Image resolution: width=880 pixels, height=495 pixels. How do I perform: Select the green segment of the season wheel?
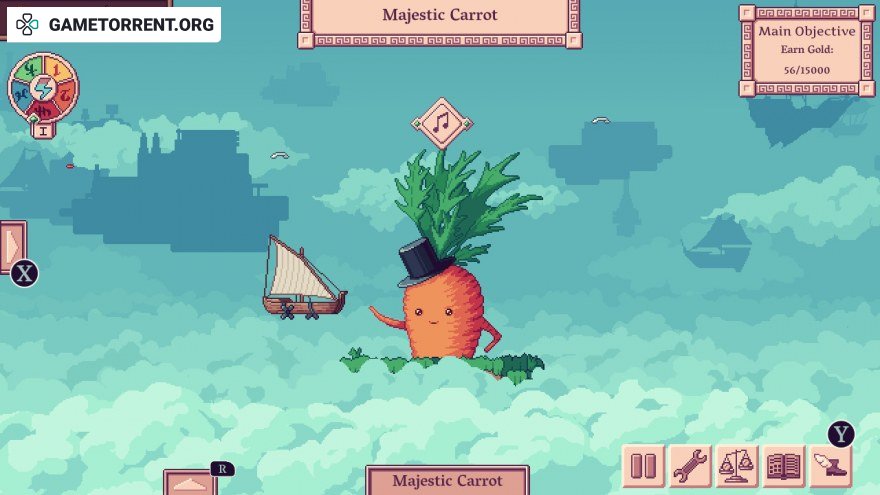tap(30, 71)
